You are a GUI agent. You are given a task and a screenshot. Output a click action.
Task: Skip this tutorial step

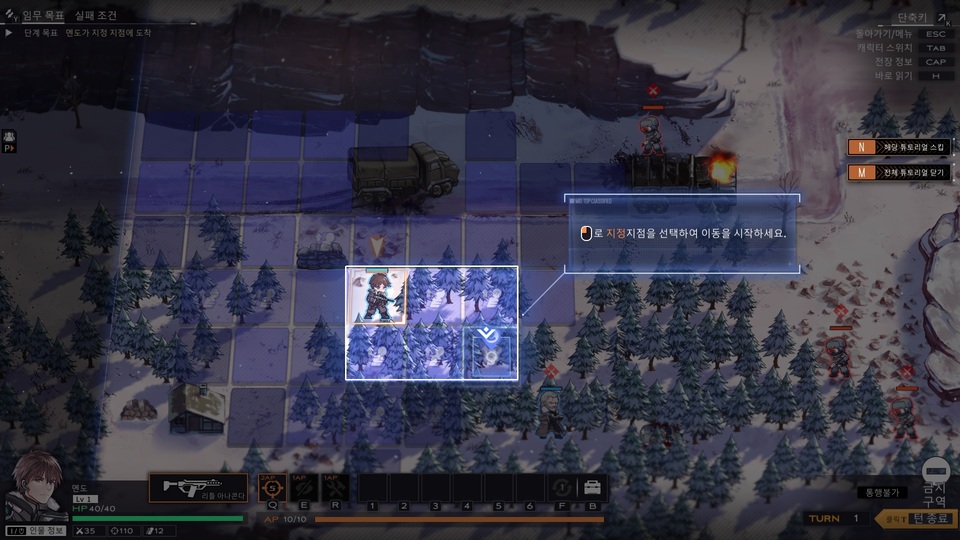pos(898,147)
